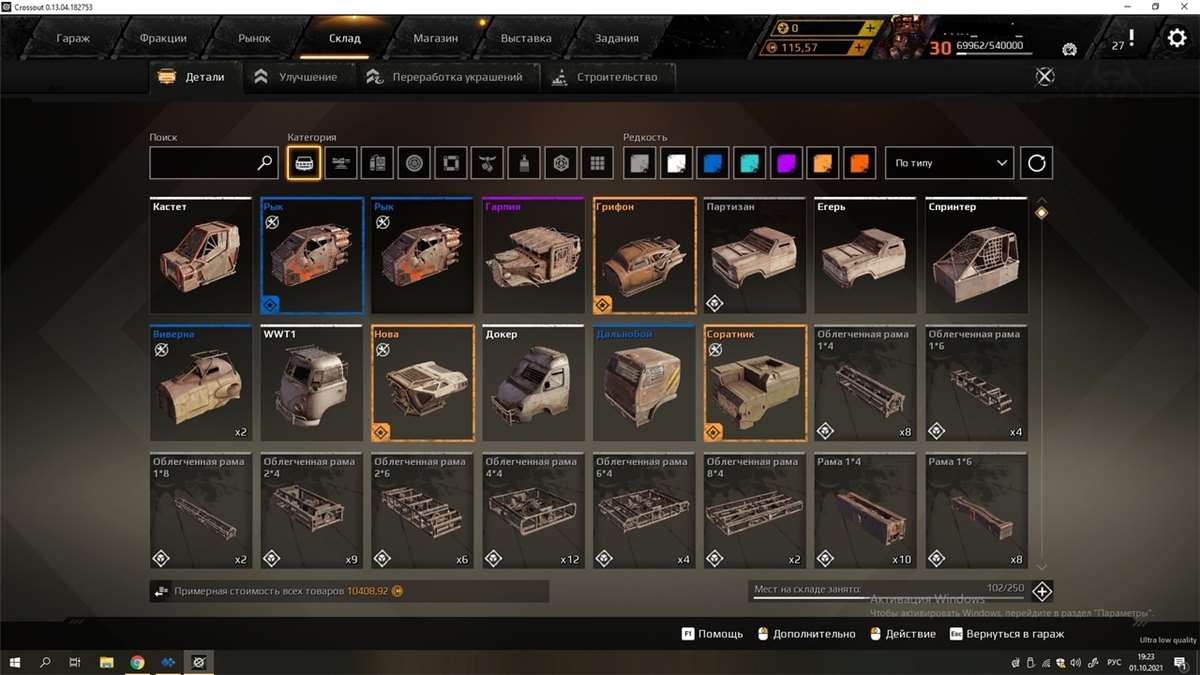Screen dimensions: 1200x675
Task: Switch to the Улучшение tab
Action: (x=297, y=77)
